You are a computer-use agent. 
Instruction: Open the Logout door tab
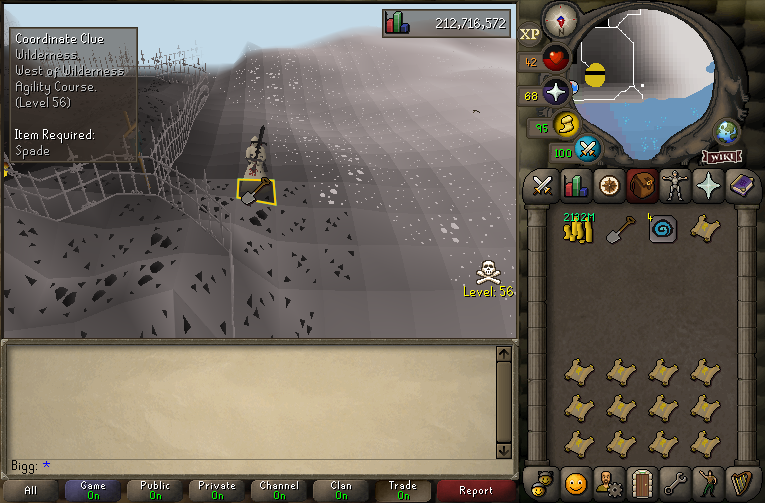click(641, 482)
